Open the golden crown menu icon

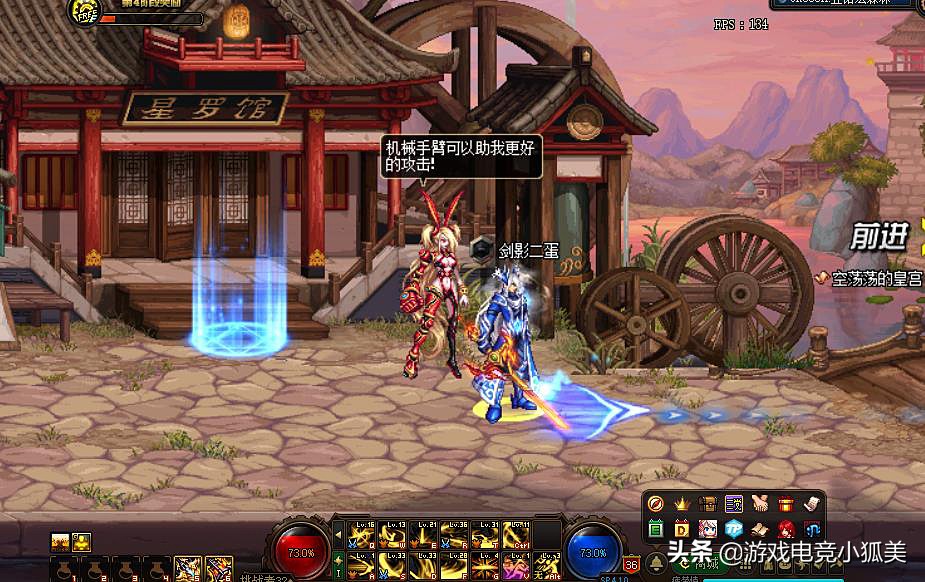pos(682,503)
